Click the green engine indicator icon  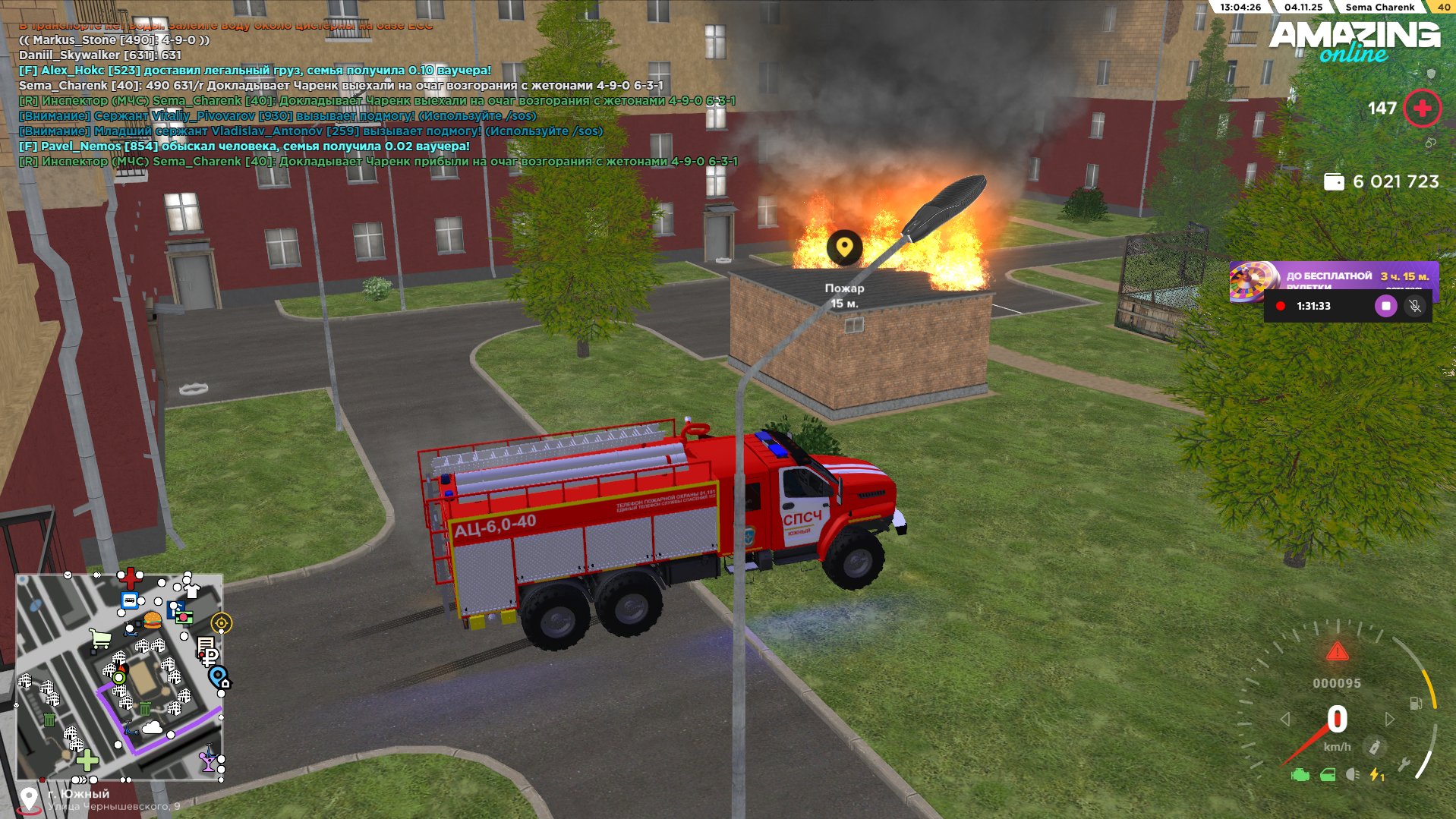1300,775
